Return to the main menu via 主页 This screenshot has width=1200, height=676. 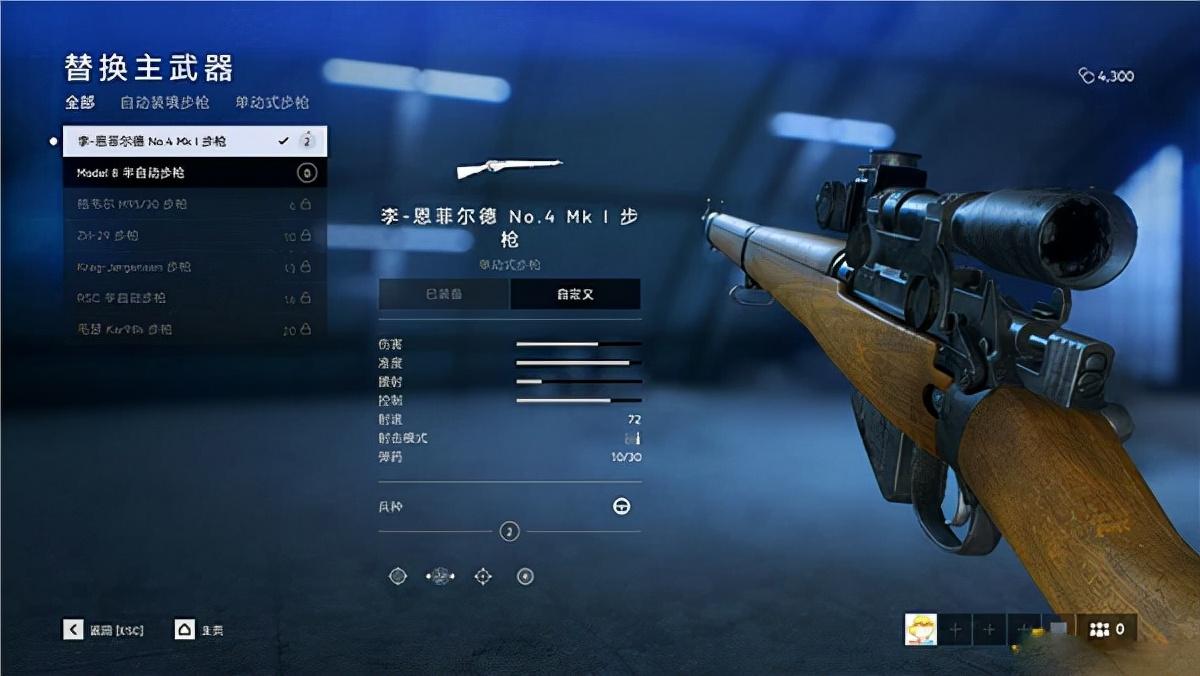click(x=184, y=630)
